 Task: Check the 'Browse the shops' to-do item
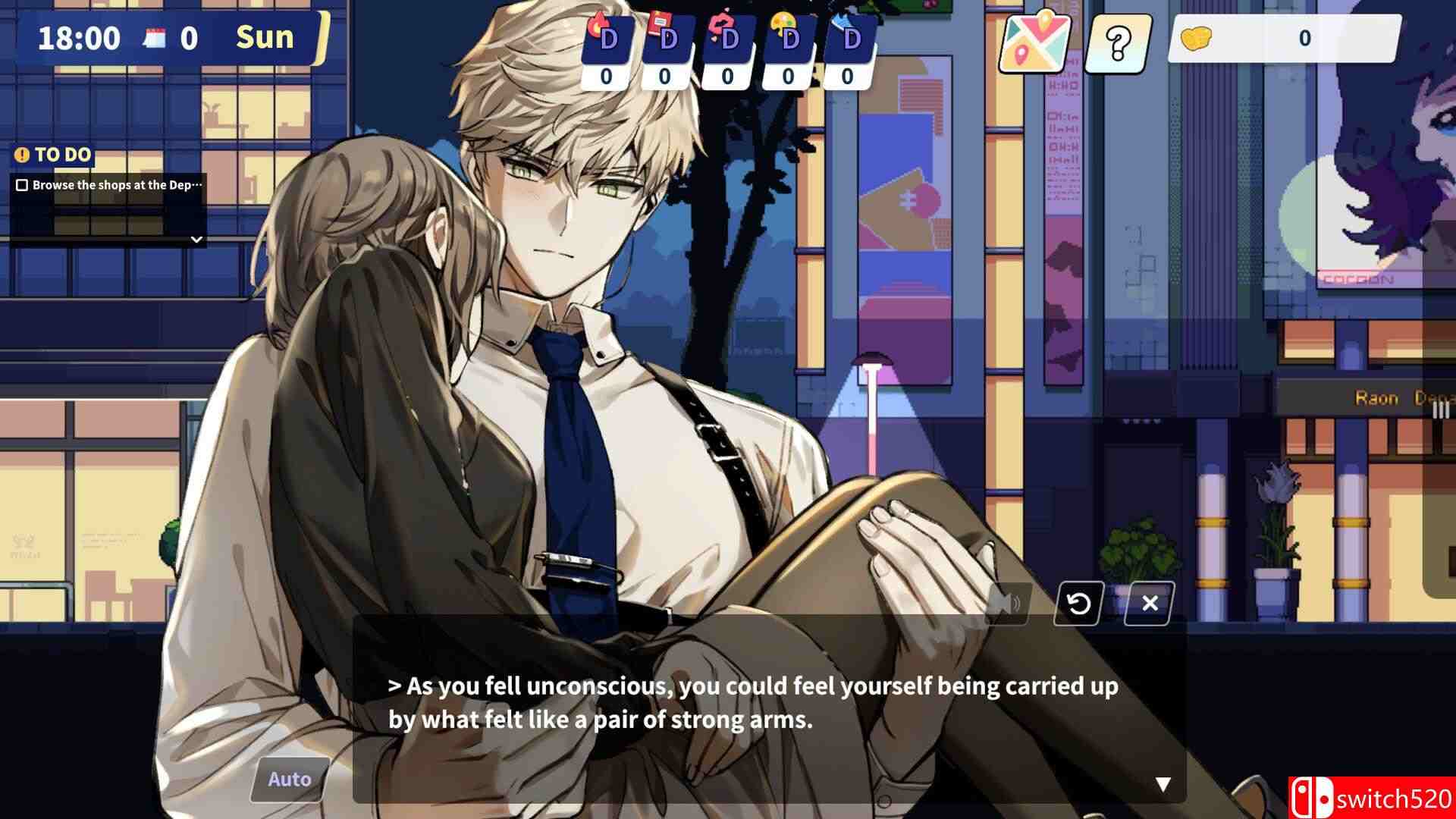point(24,184)
